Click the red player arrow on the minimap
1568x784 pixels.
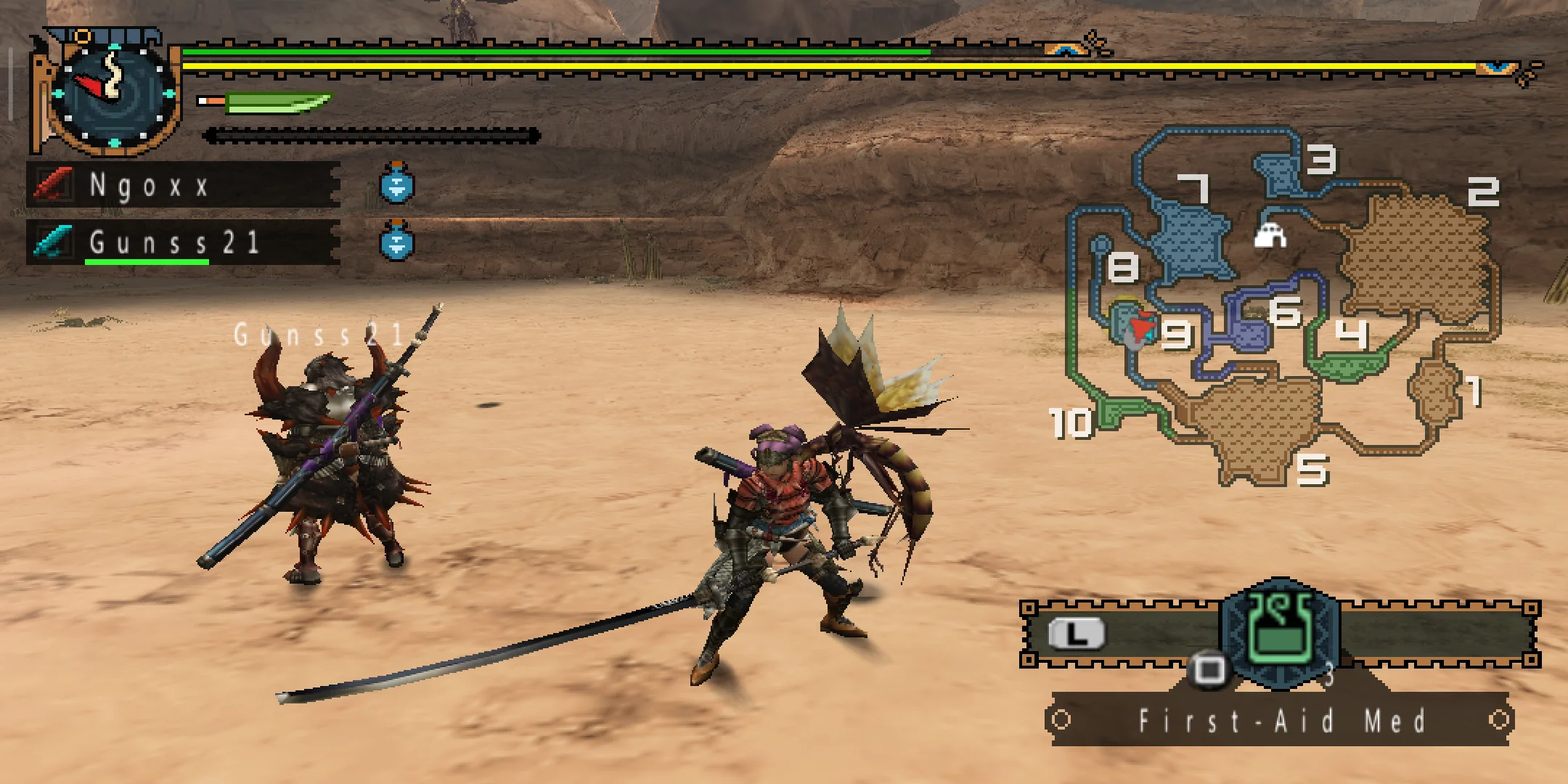[1140, 324]
